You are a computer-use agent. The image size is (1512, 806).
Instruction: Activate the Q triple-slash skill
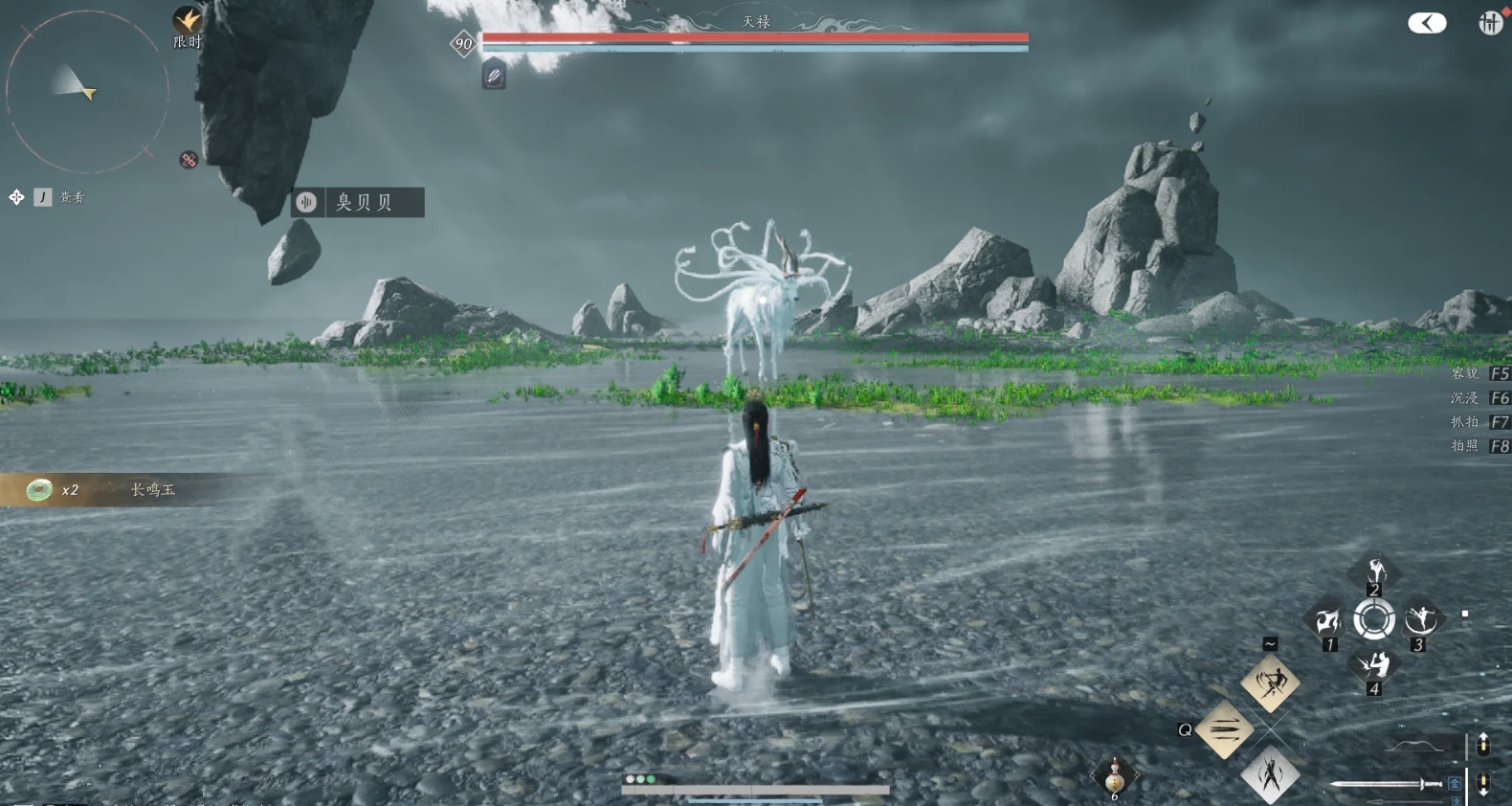(1225, 730)
